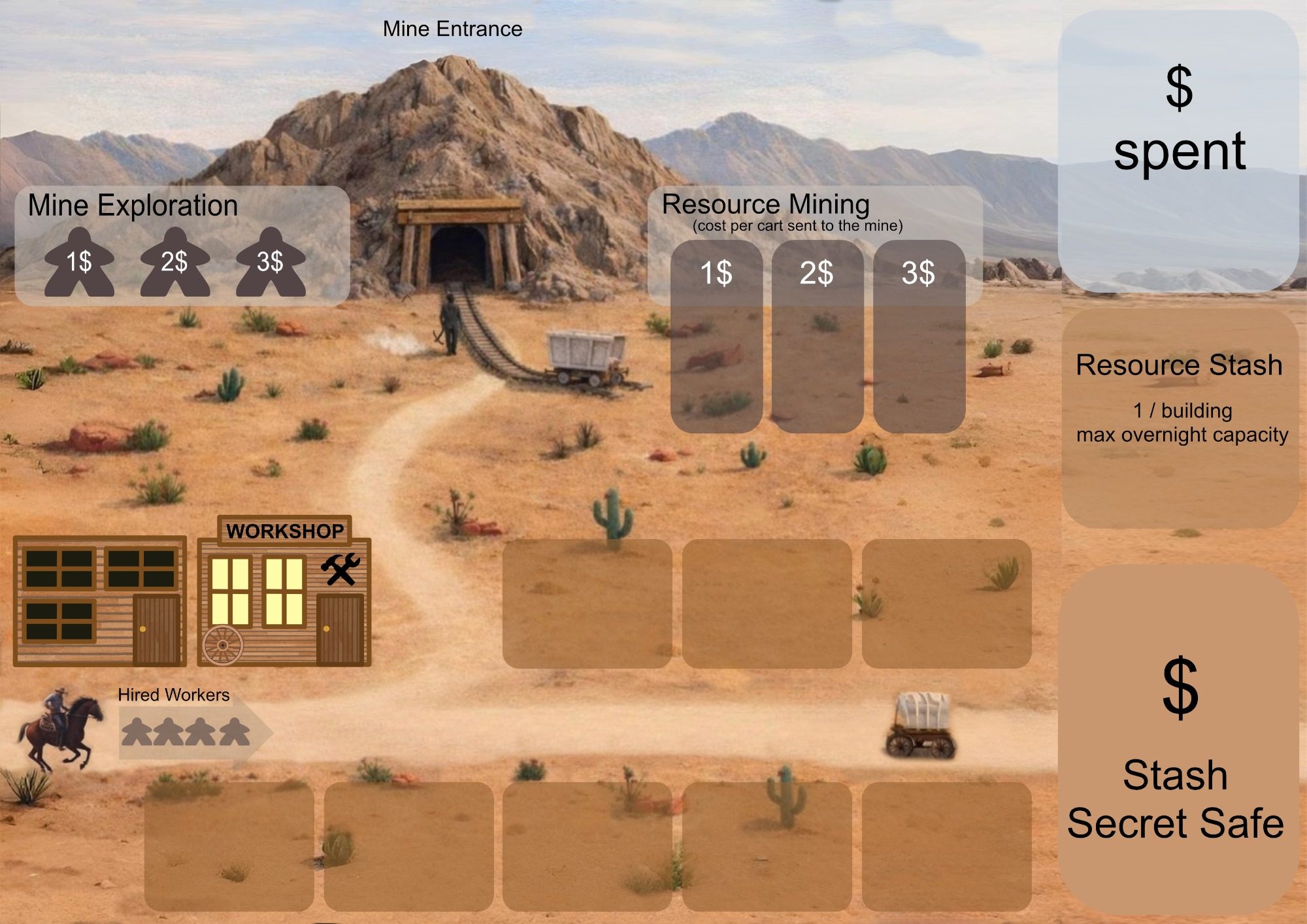Viewport: 1307px width, 924px height.
Task: Select the 1$ Resource Mining cart column
Action: pos(716,337)
